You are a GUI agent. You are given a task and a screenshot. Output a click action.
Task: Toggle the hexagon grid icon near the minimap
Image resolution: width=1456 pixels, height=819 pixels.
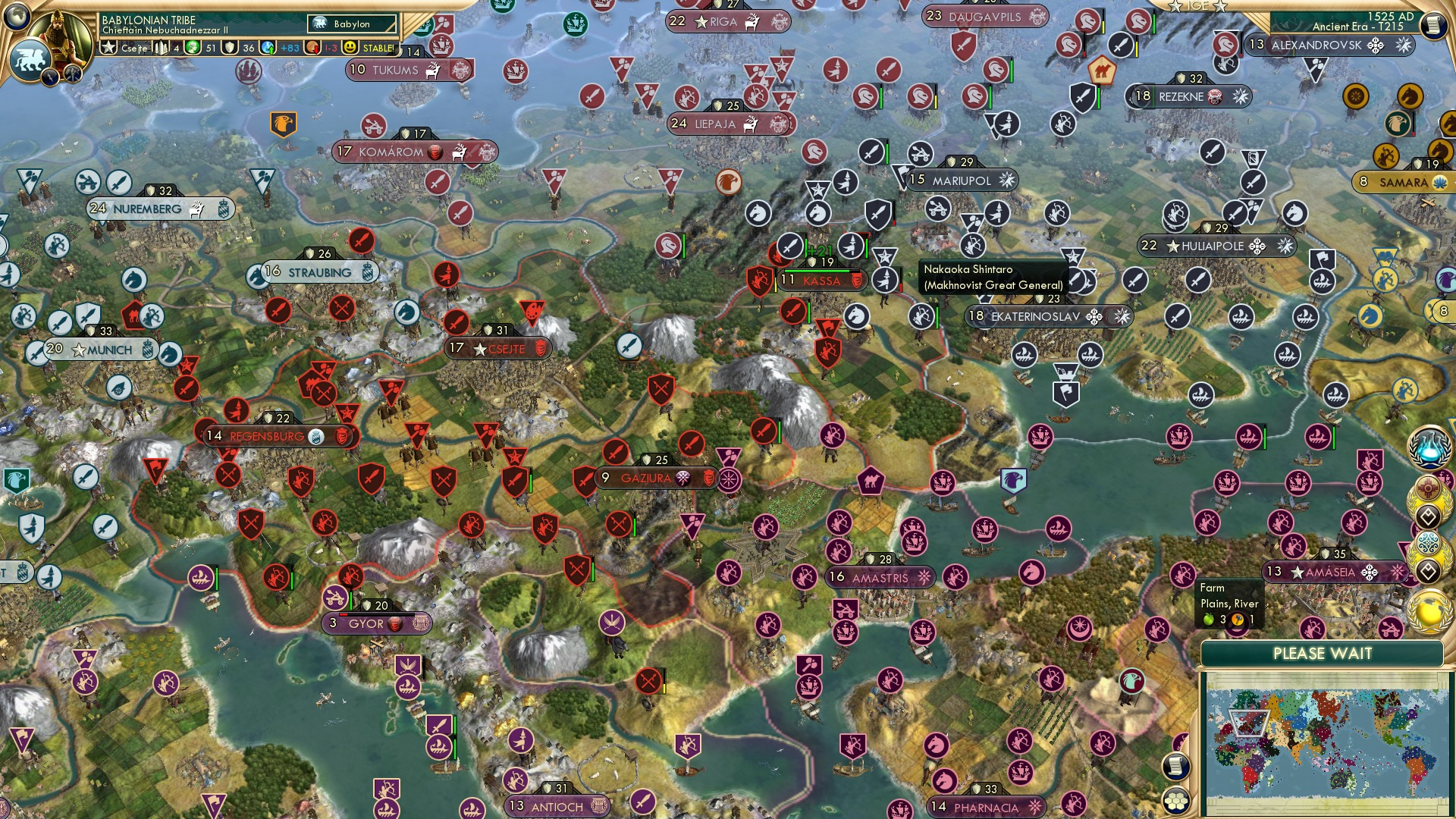pyautogui.click(x=1174, y=800)
